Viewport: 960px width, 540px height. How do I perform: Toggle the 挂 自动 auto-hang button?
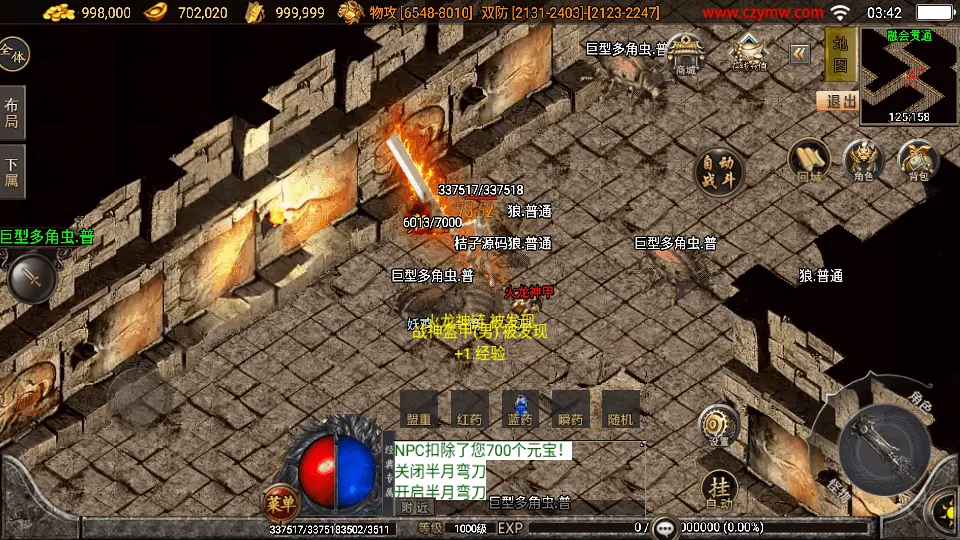tap(718, 490)
